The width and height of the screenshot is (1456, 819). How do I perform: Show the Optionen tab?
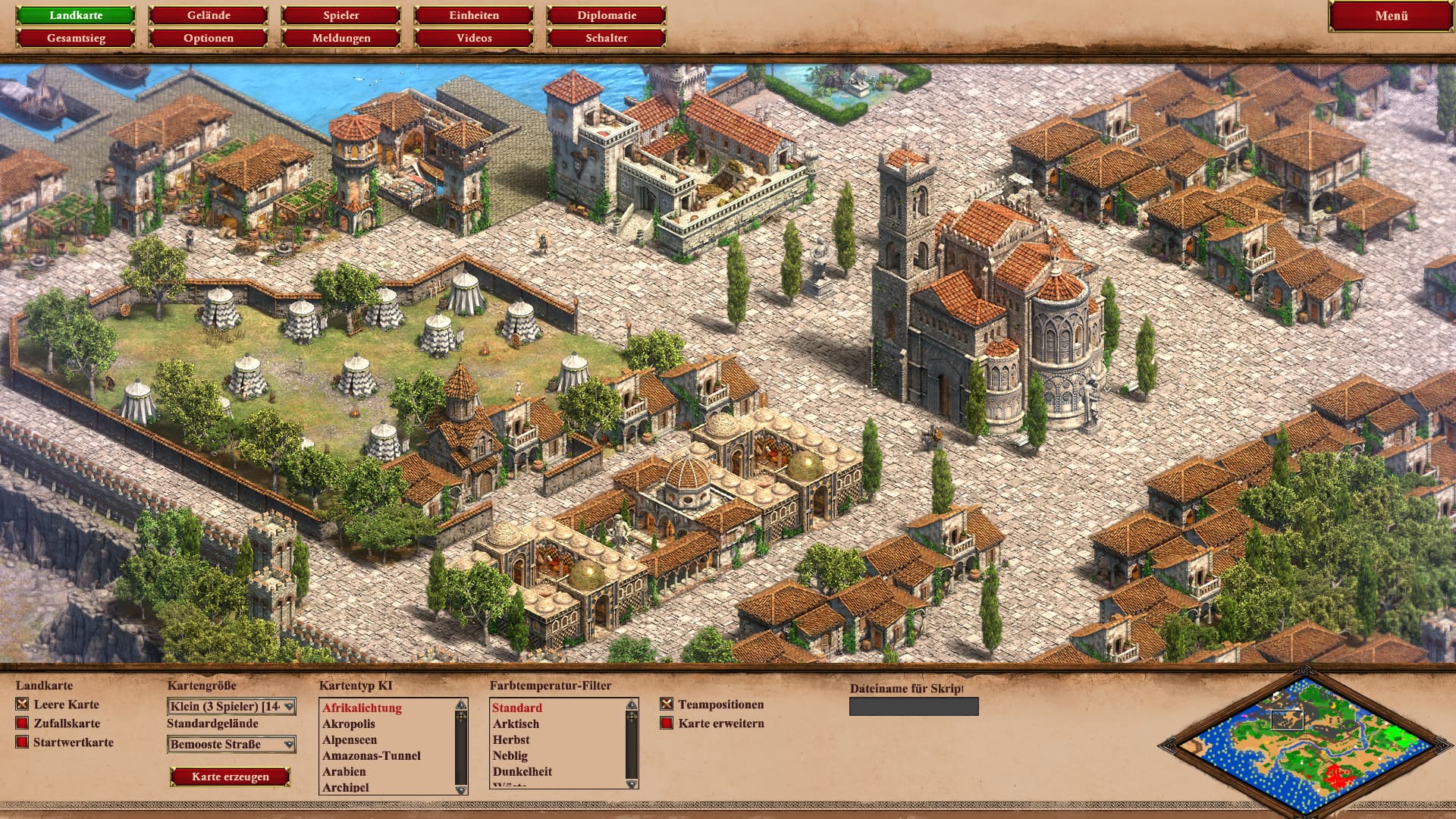tap(209, 38)
